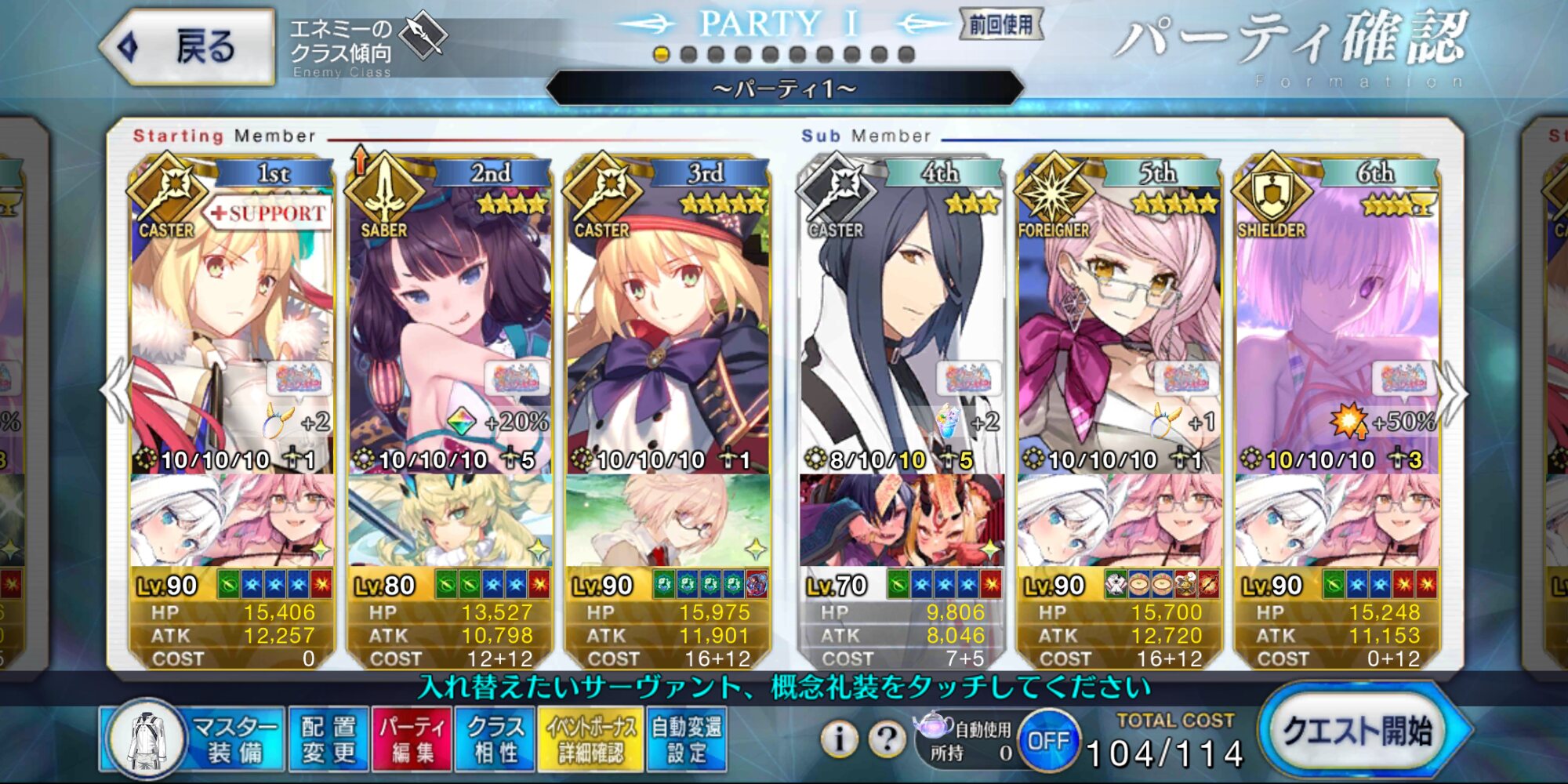The image size is (1568, 784).
Task: Select the 5th slot Foreigner servant card
Action: pyautogui.click(x=1119, y=329)
